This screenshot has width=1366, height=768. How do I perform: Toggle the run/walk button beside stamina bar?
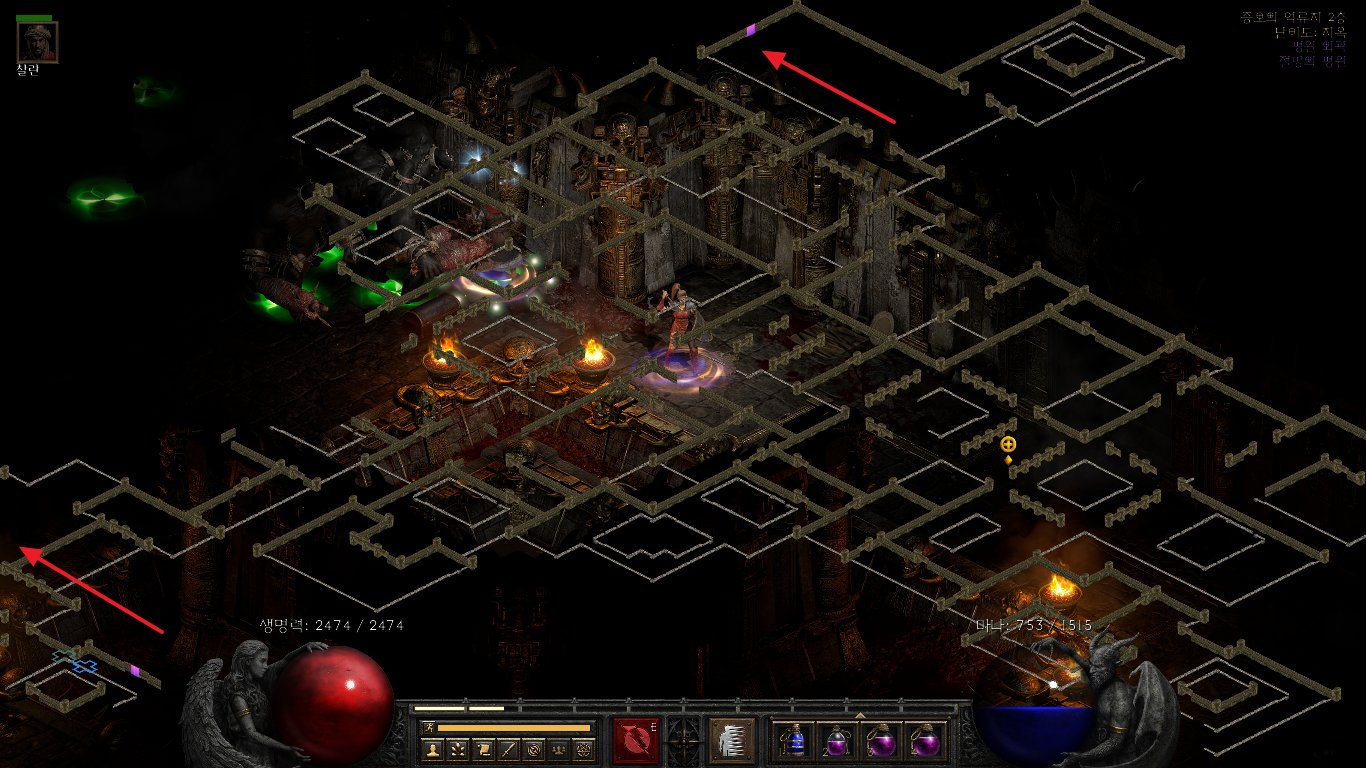tap(429, 727)
